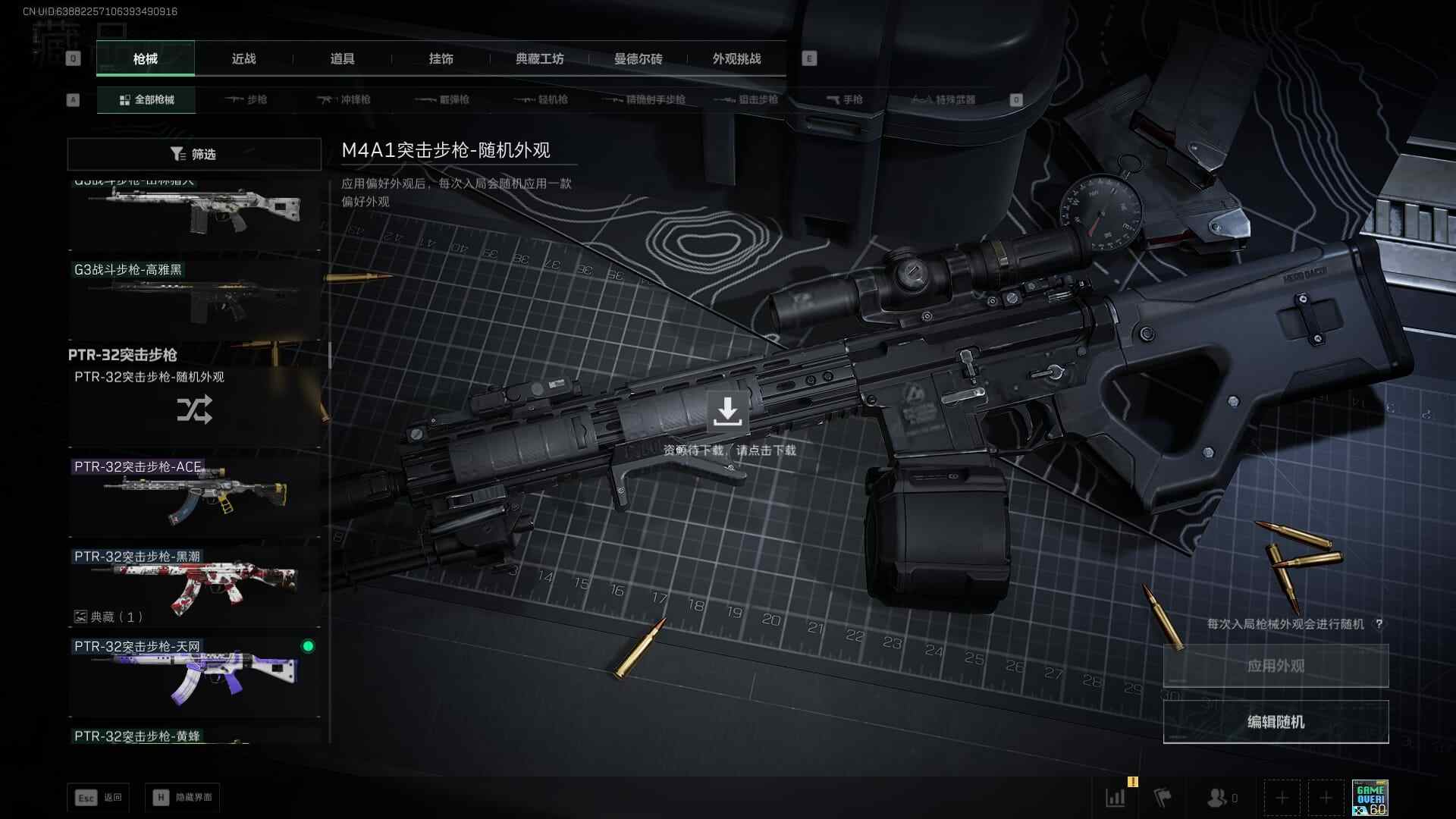The image size is (1456, 819).
Task: Open the 曼德尔砖 tab
Action: [638, 59]
